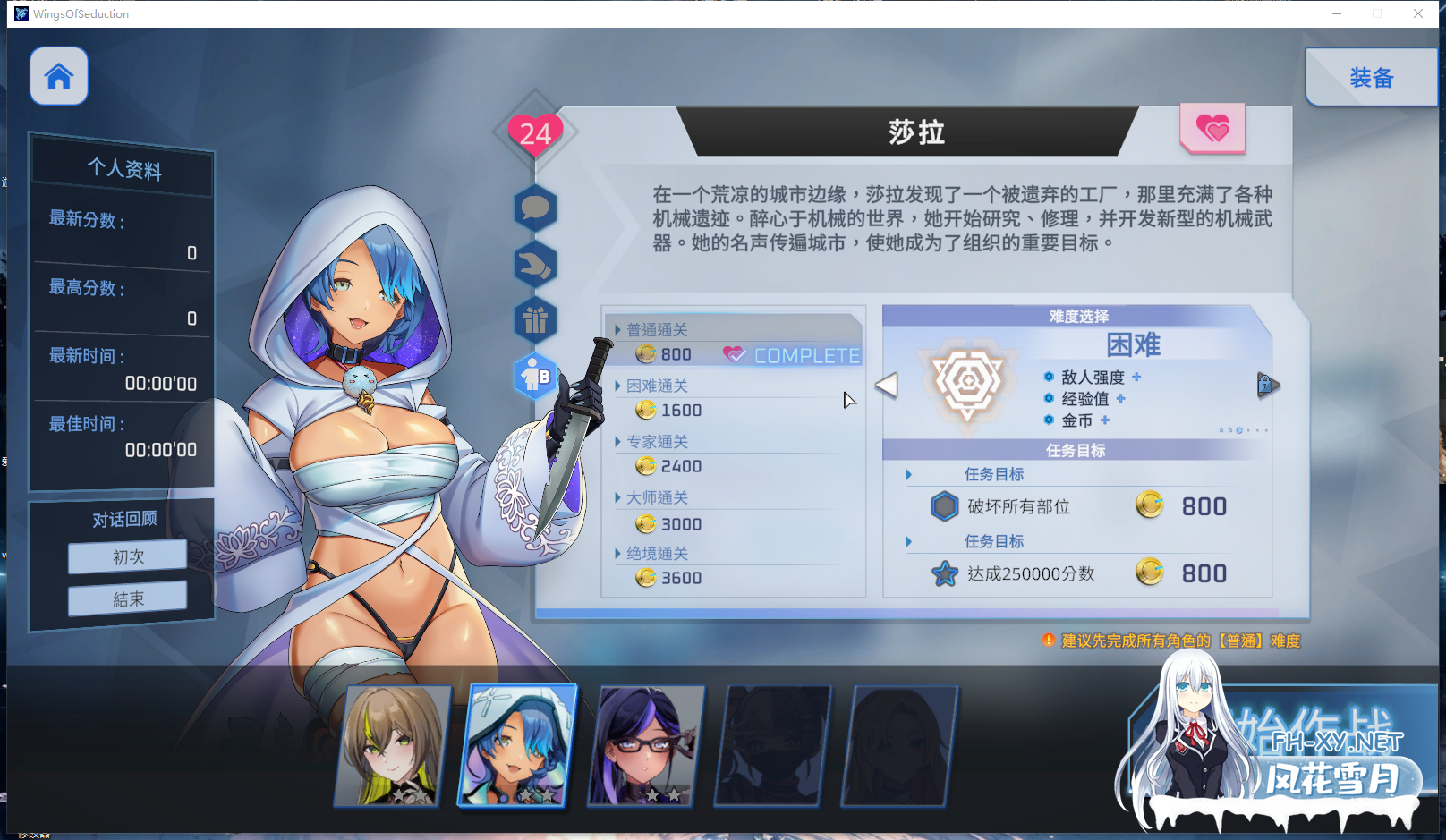
Task: Click the 初次 dialogue review button
Action: point(126,556)
